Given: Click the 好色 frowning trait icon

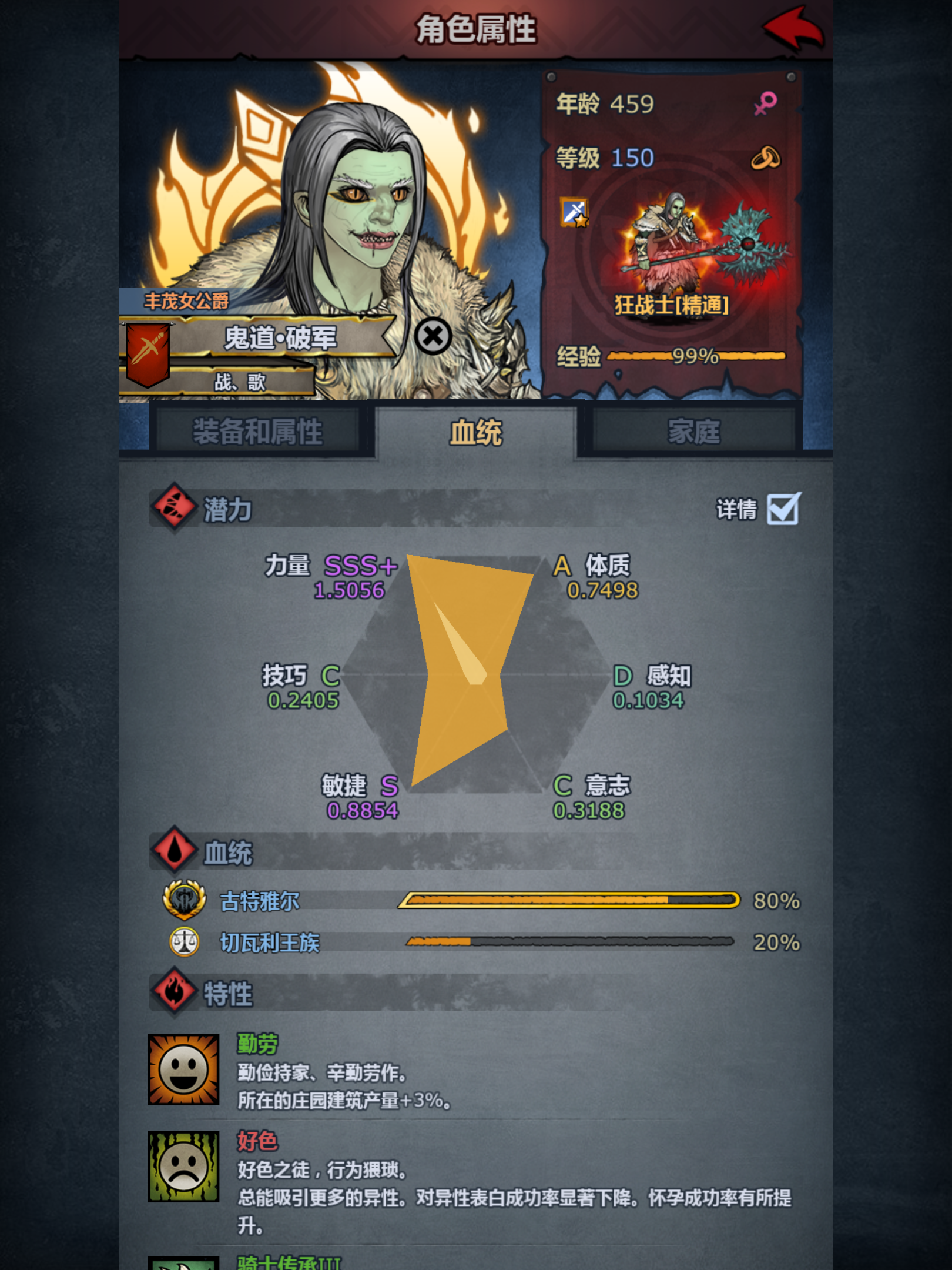Looking at the screenshot, I should [183, 1167].
